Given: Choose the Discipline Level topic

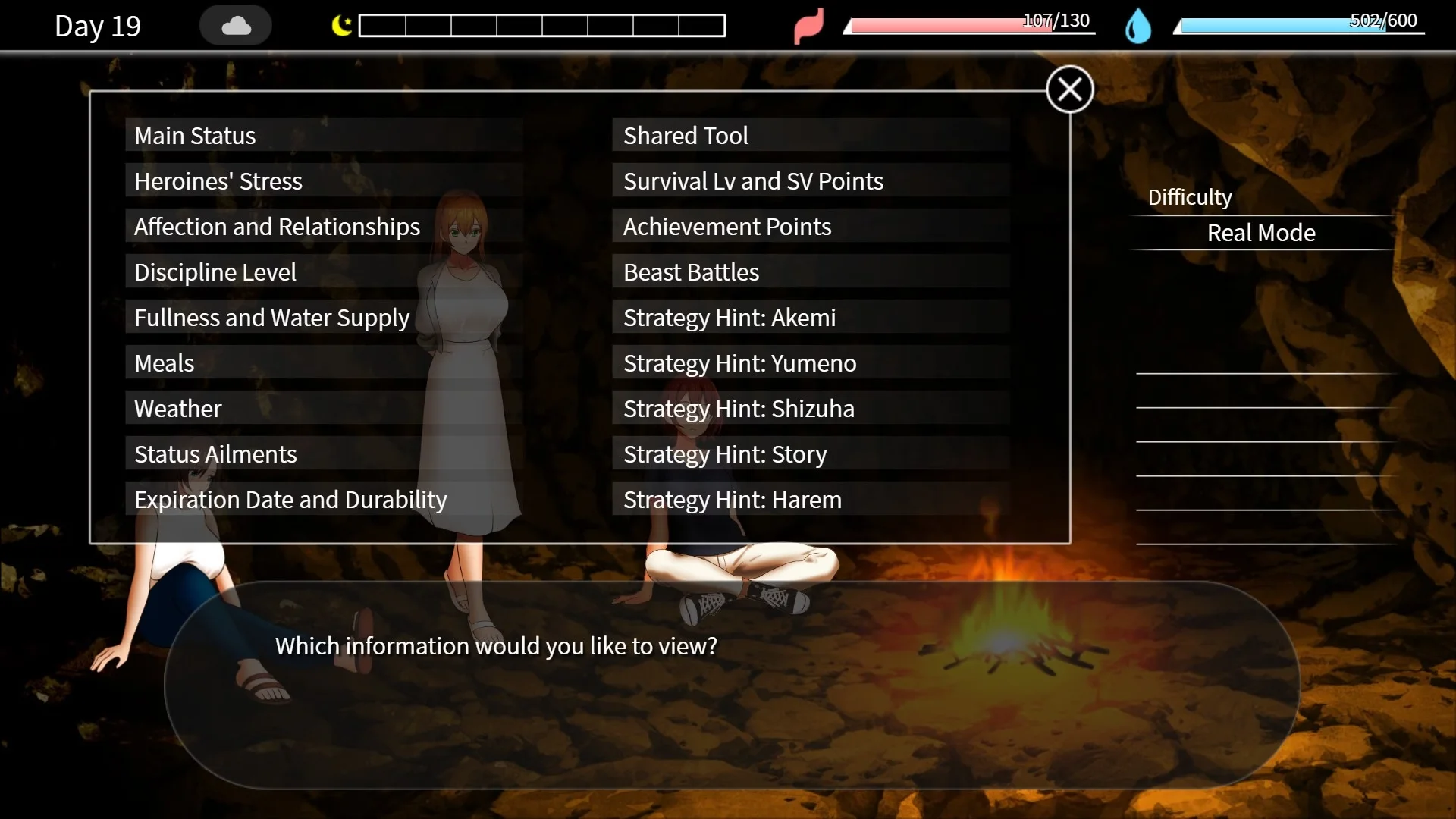Looking at the screenshot, I should (x=324, y=272).
